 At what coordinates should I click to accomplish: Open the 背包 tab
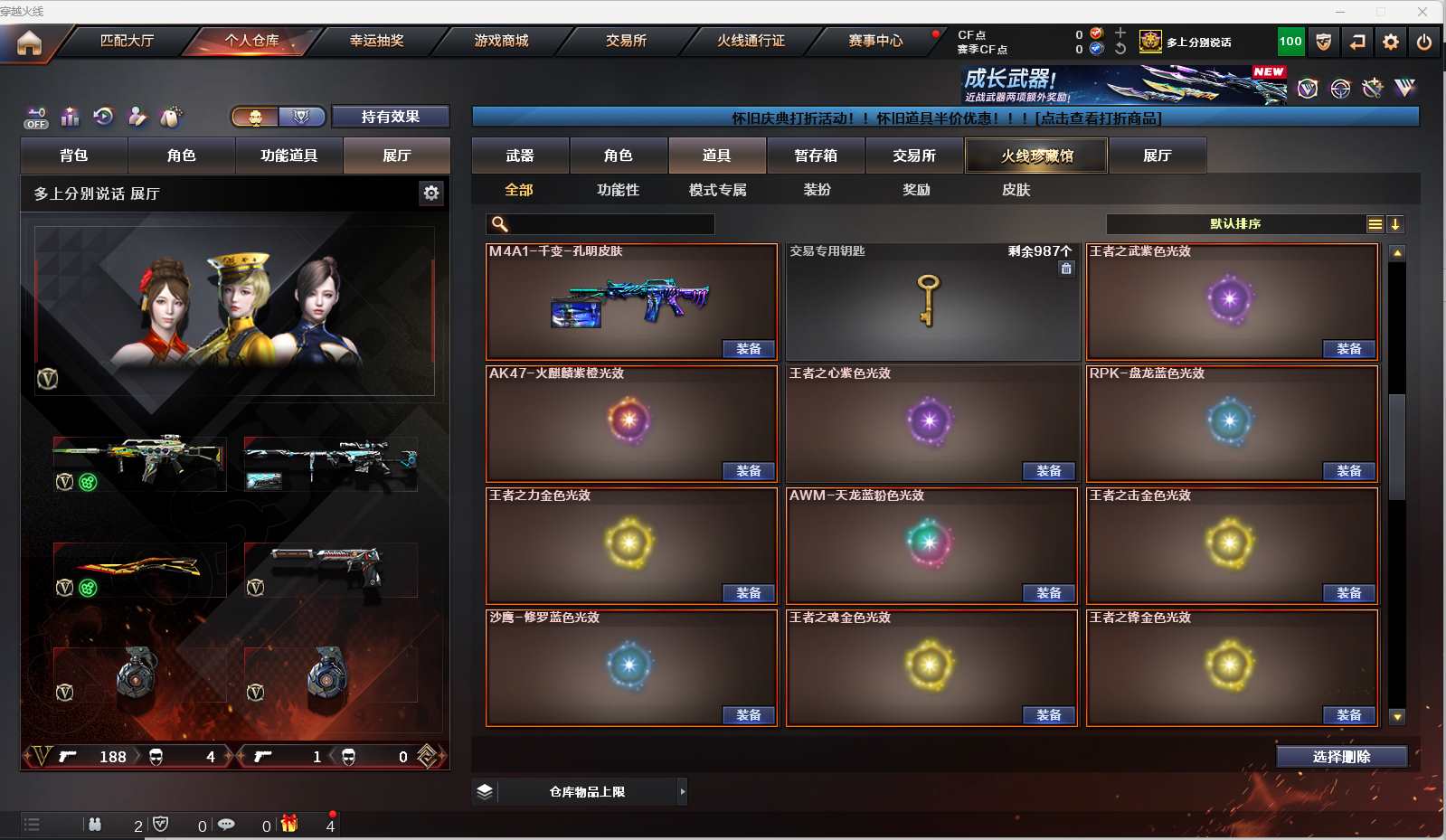click(74, 156)
